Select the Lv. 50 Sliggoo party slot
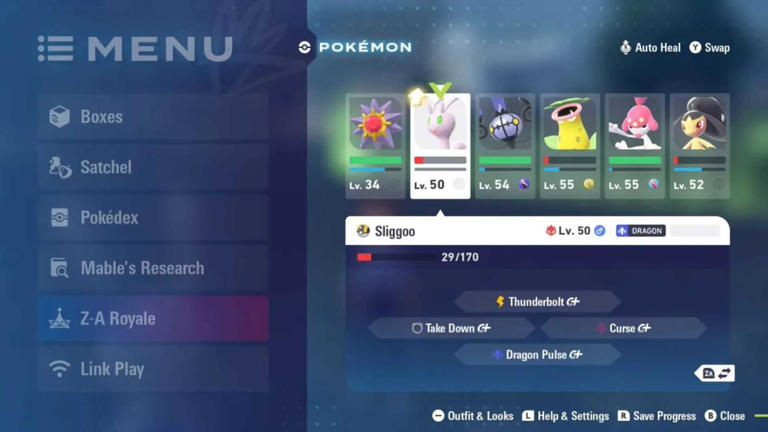This screenshot has height=432, width=768. pyautogui.click(x=440, y=146)
